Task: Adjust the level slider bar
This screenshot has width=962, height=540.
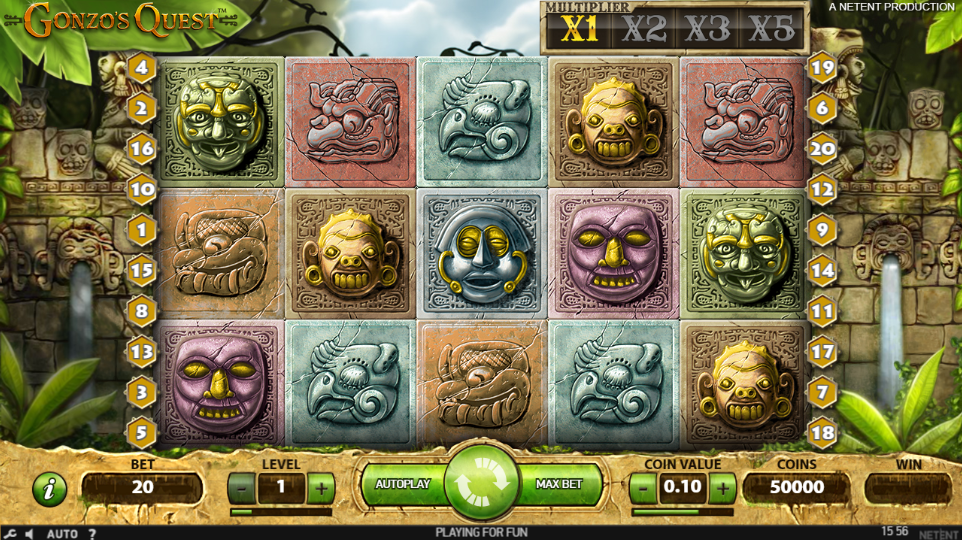Action: [x=280, y=511]
